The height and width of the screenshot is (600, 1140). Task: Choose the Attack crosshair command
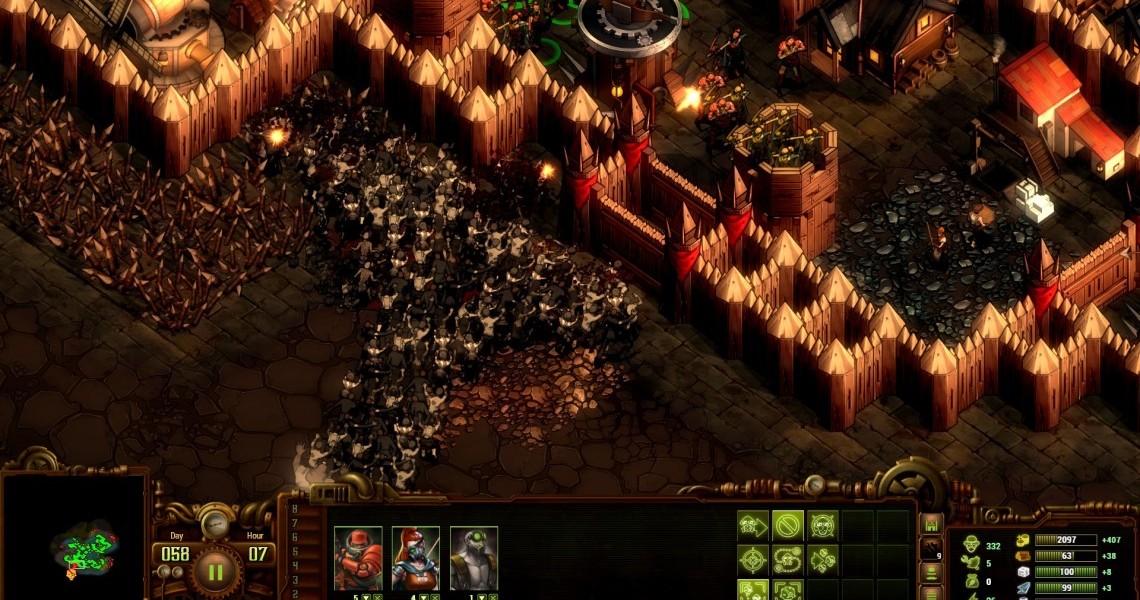coord(752,559)
